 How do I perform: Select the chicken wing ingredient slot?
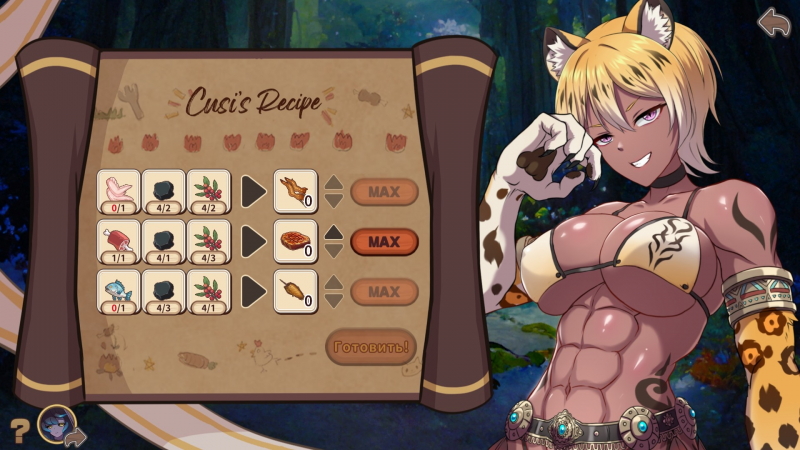pyautogui.click(x=118, y=191)
